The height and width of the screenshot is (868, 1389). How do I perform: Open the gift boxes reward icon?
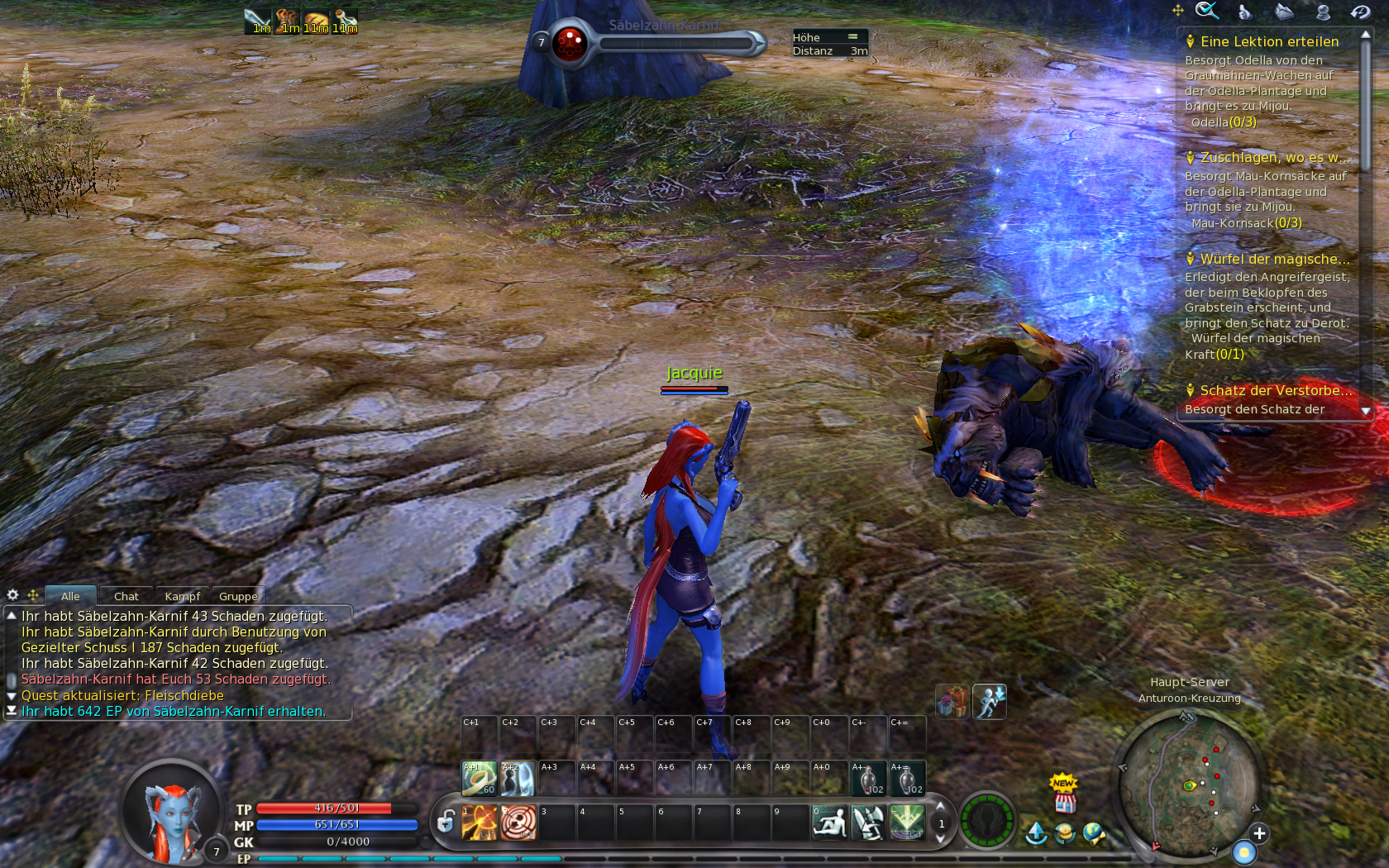[952, 702]
